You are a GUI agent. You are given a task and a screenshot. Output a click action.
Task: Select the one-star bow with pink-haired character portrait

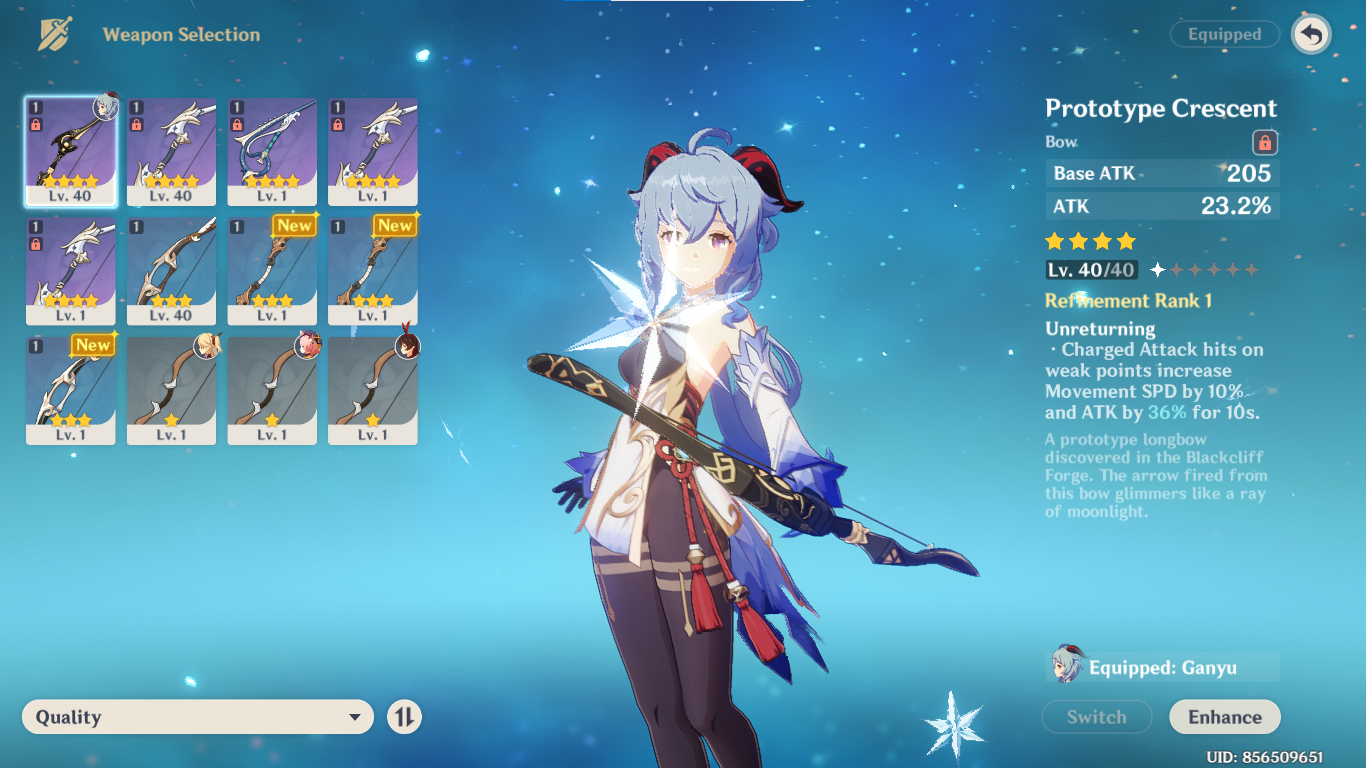(x=272, y=390)
